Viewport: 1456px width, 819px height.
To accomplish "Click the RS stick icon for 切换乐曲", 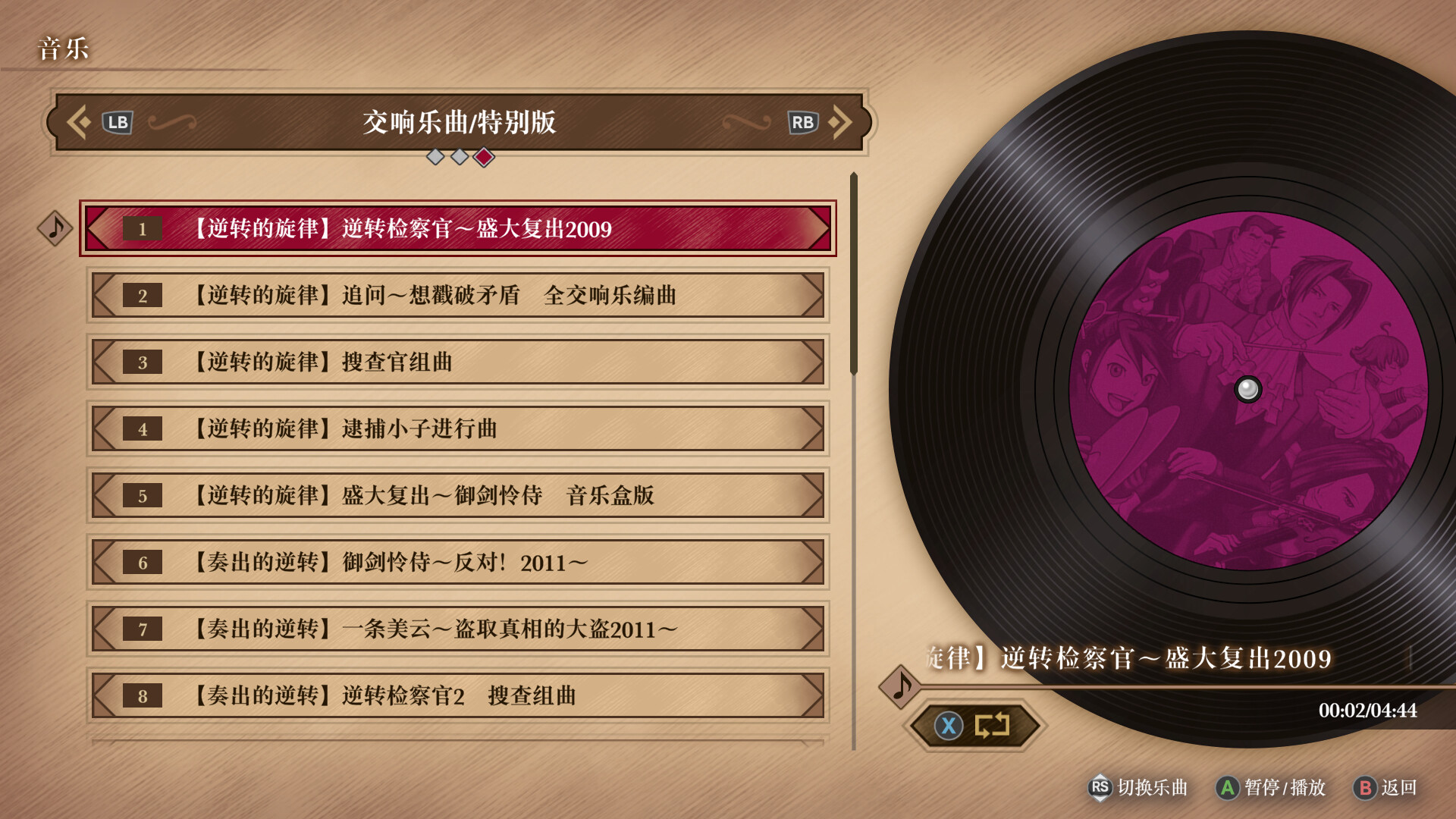I will click(x=1099, y=788).
